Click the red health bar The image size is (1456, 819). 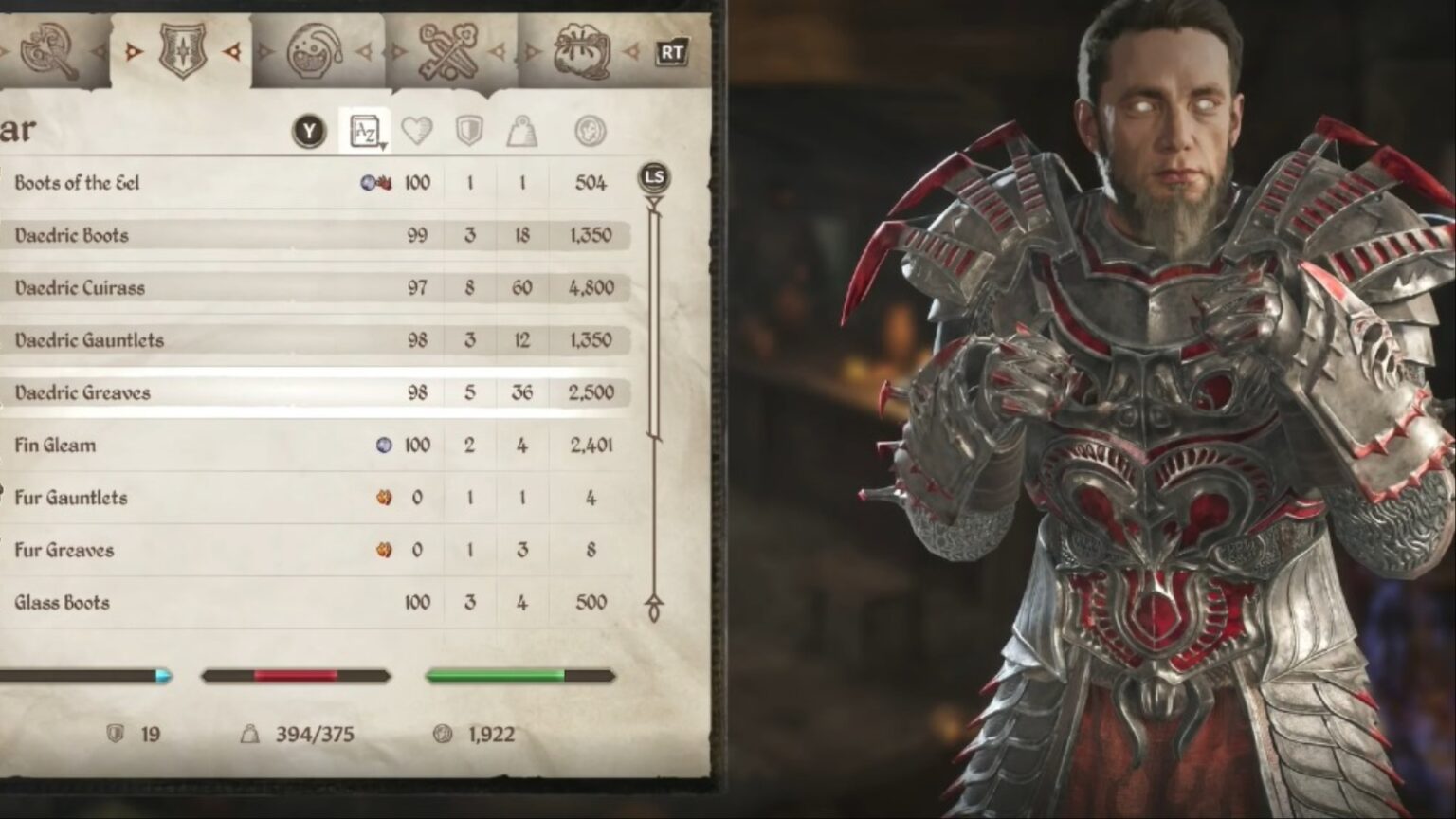pos(294,676)
